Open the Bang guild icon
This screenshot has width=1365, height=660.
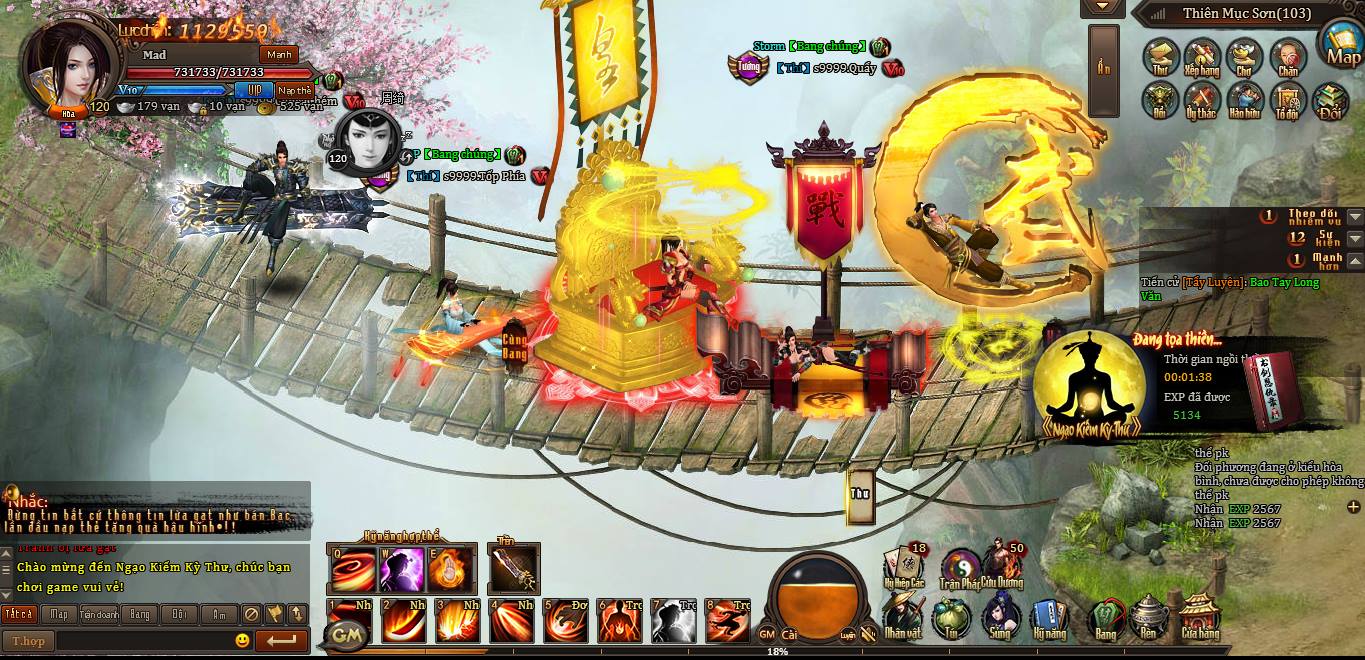pyautogui.click(x=1106, y=618)
